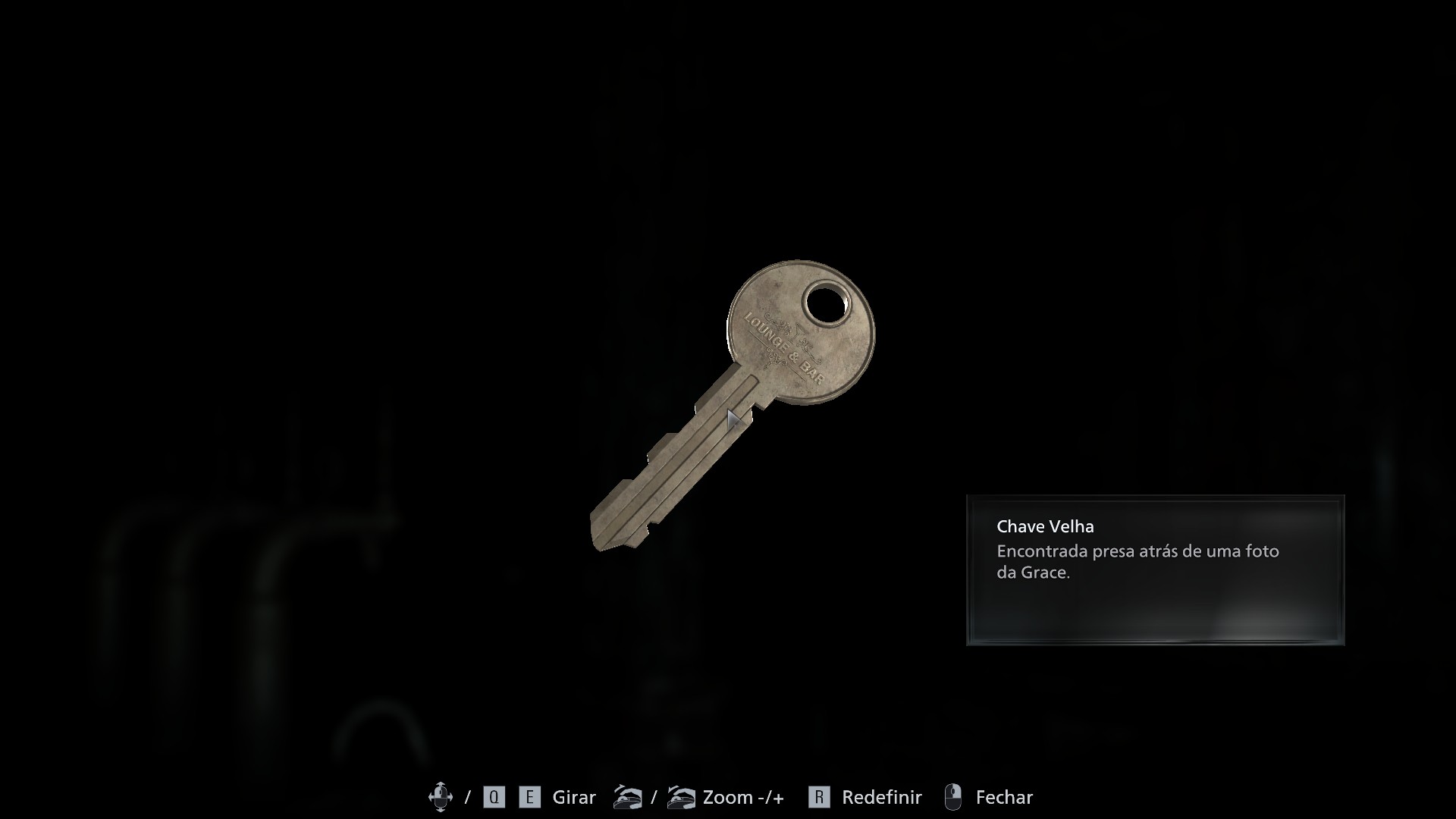Select the Girar rotate control
1456x819 pixels.
[x=573, y=797]
